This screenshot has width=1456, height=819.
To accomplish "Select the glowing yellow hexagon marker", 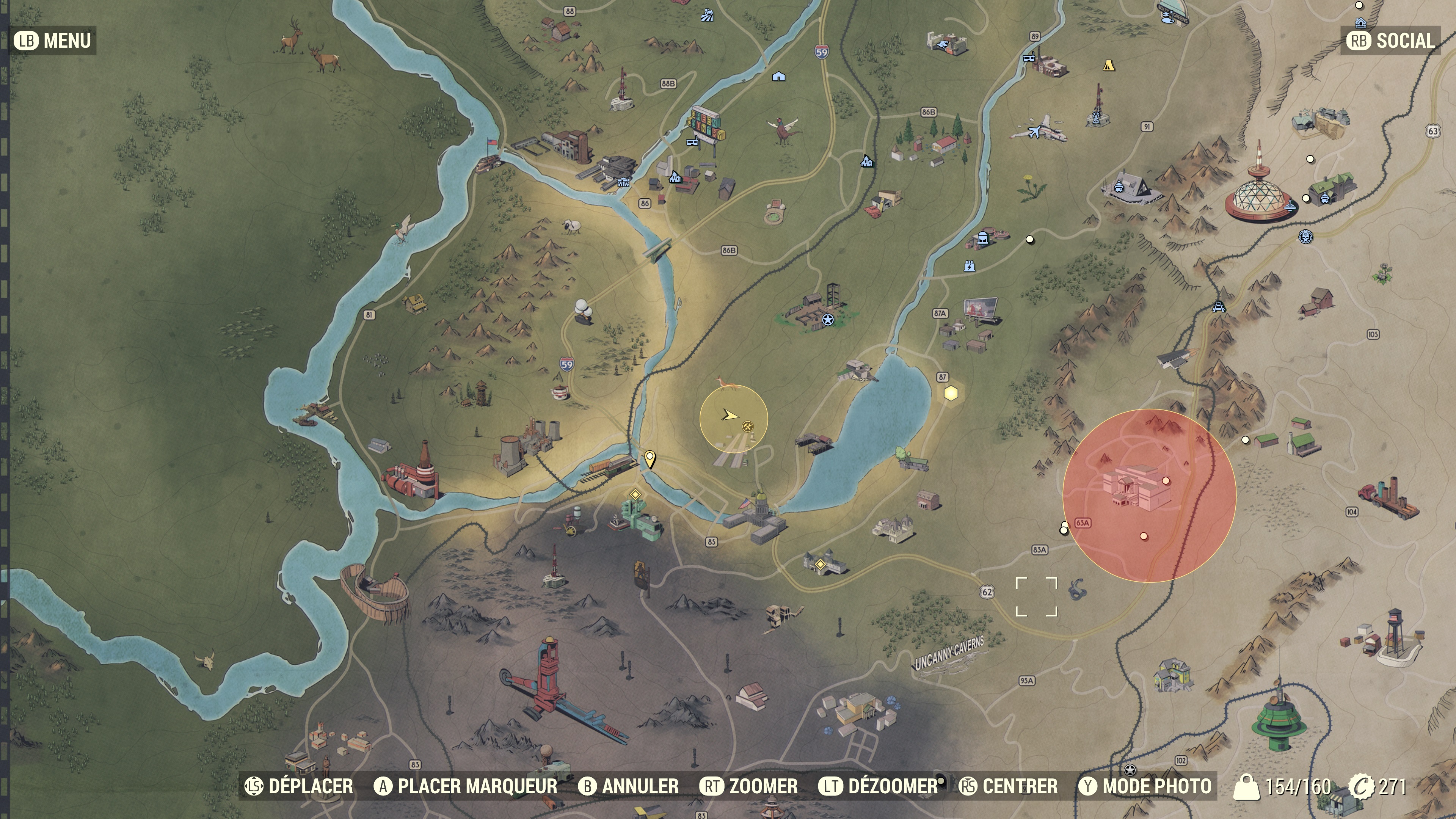I will 951,393.
